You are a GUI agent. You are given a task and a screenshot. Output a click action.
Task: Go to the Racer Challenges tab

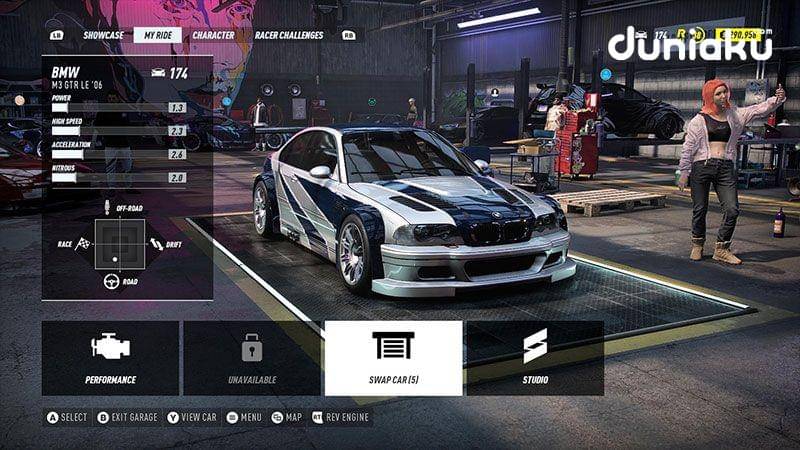pyautogui.click(x=289, y=35)
